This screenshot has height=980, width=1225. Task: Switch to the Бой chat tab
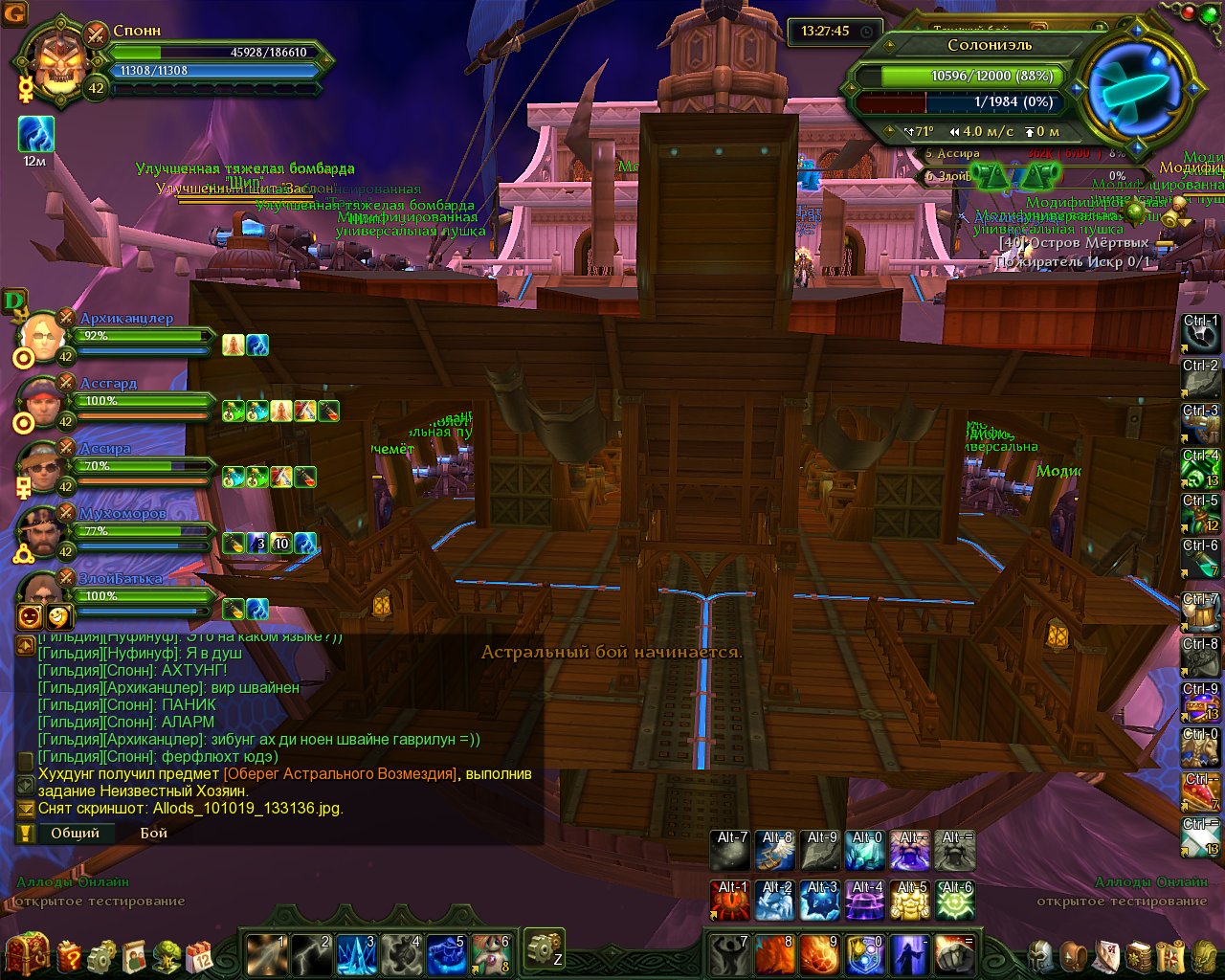[153, 833]
